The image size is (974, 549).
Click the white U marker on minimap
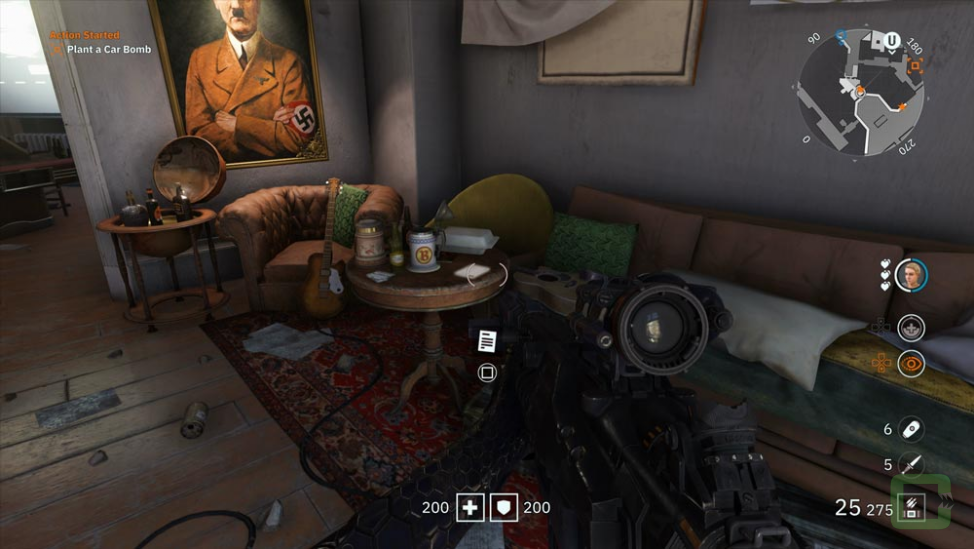click(x=891, y=41)
